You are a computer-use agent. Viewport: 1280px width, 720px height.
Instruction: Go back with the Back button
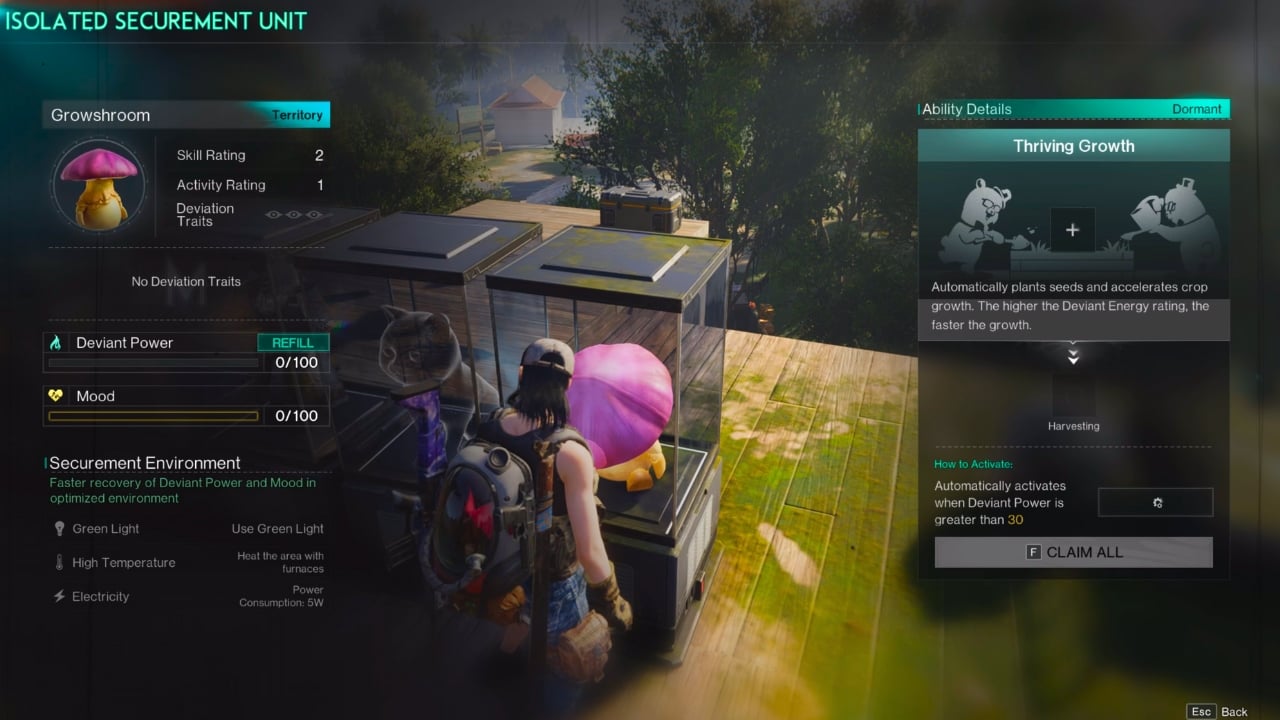coord(1218,711)
